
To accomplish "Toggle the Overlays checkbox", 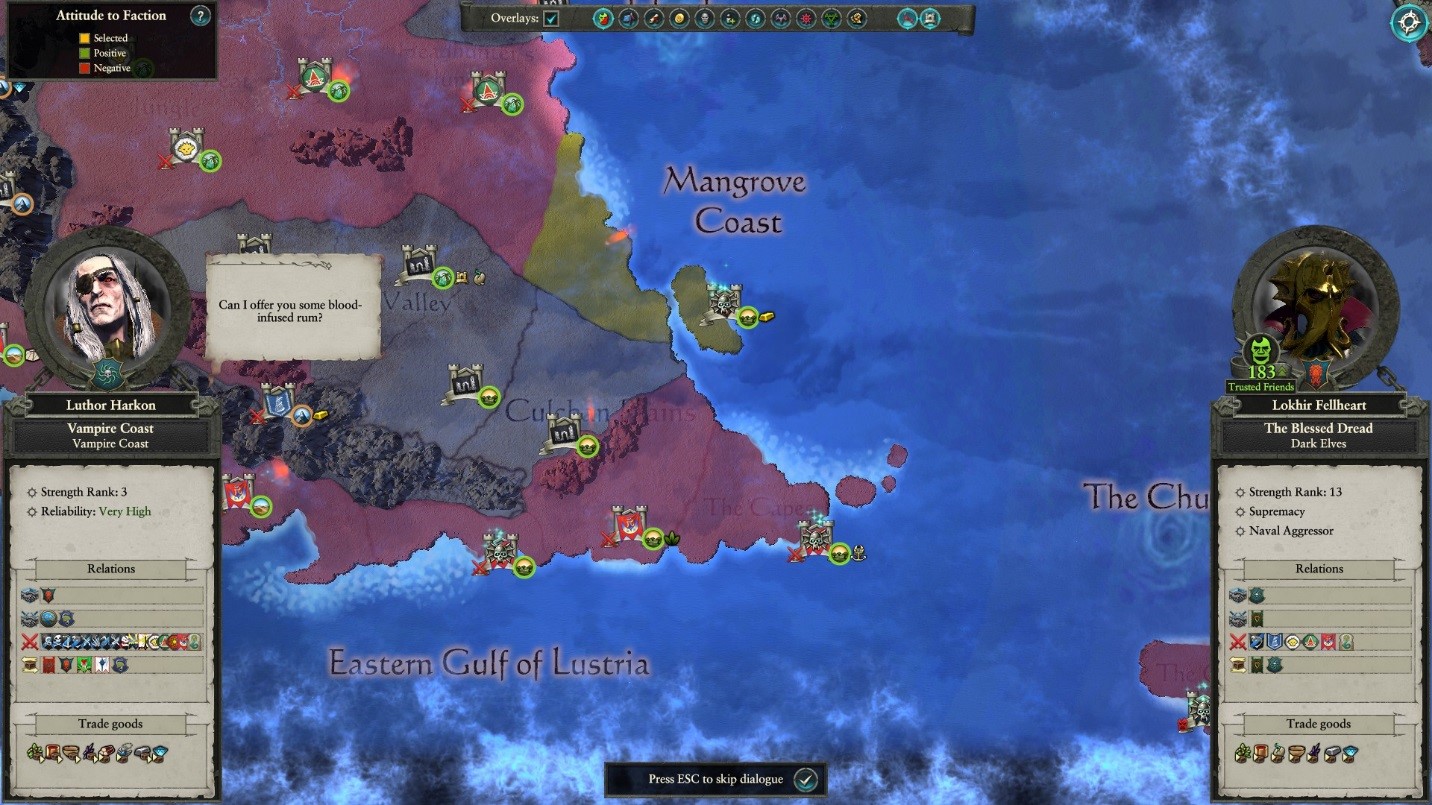I will click(551, 18).
